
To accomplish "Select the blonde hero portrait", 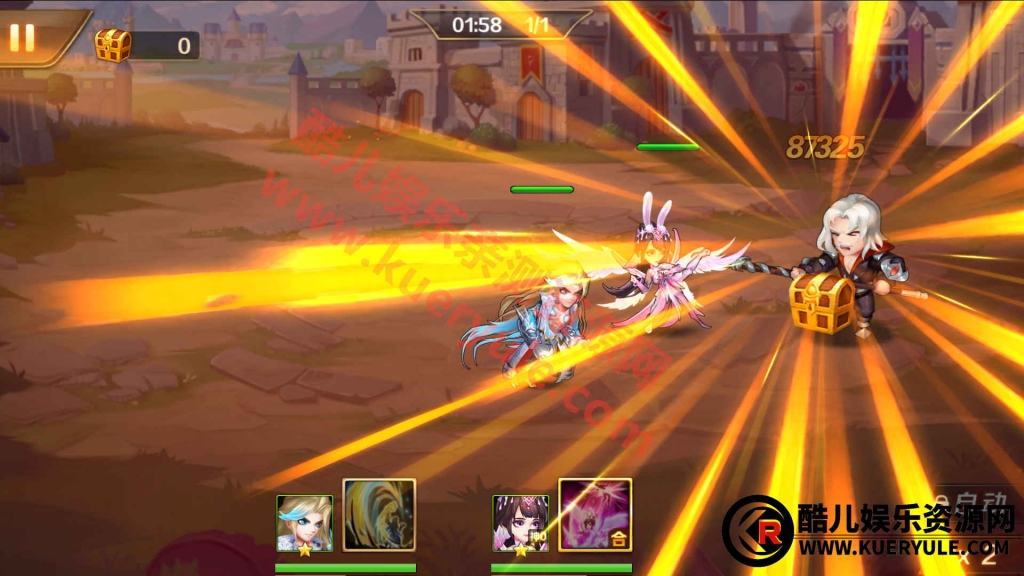I will click(x=304, y=523).
